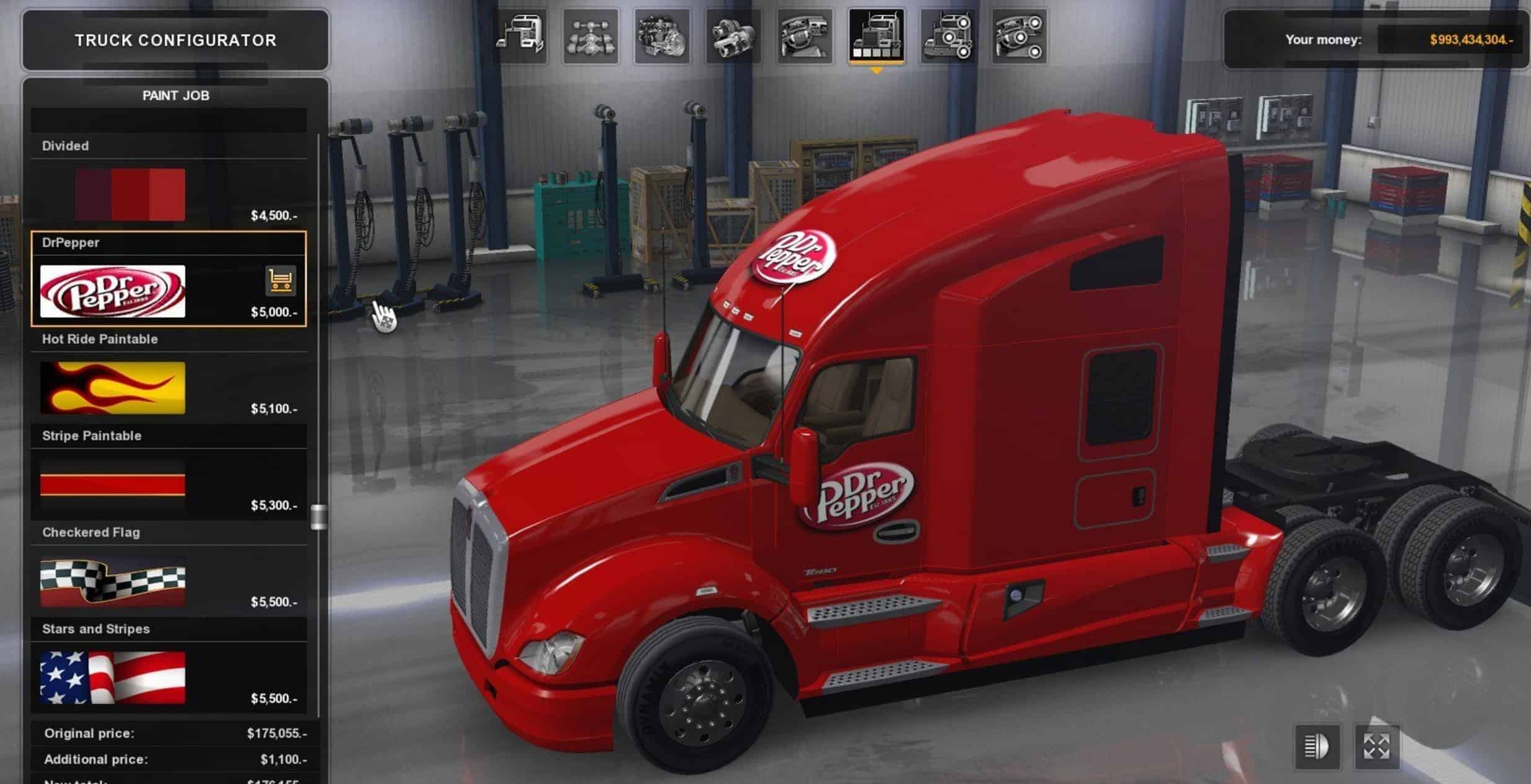Open the paint job tab
Viewport: 1531px width, 784px height.
coord(876,36)
